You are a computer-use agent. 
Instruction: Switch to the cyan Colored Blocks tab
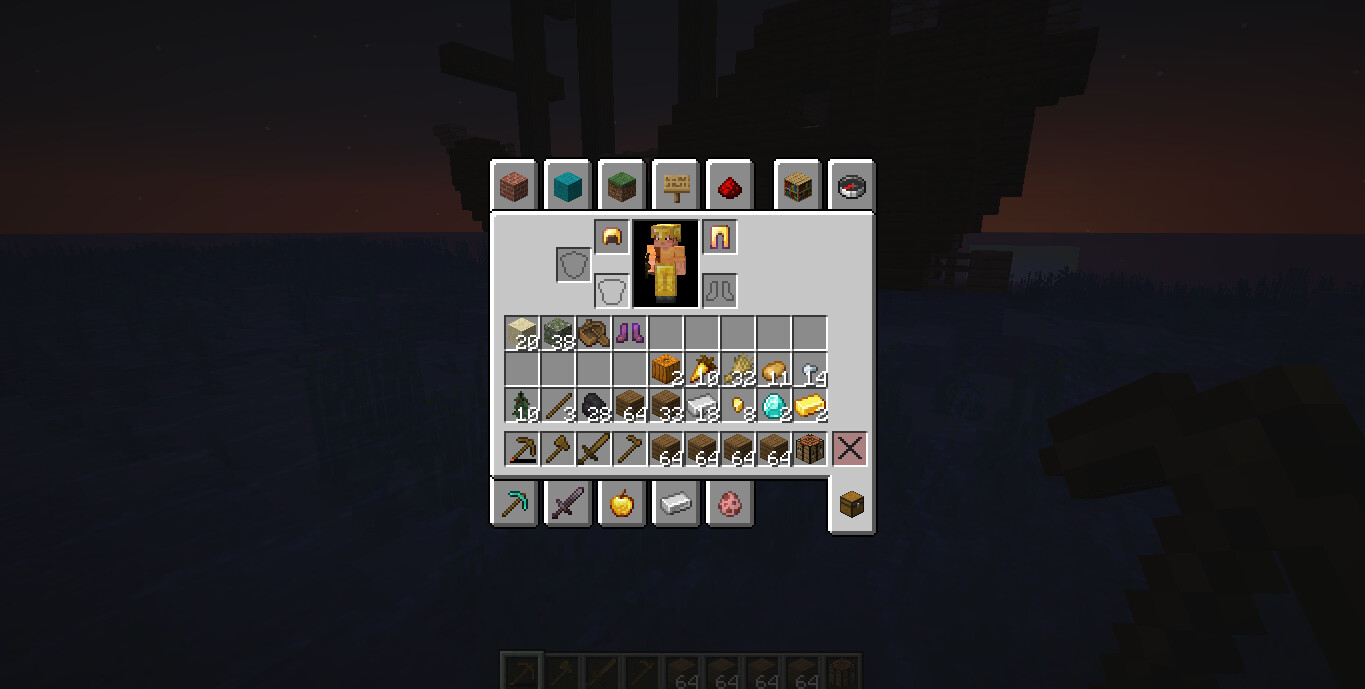click(x=568, y=186)
